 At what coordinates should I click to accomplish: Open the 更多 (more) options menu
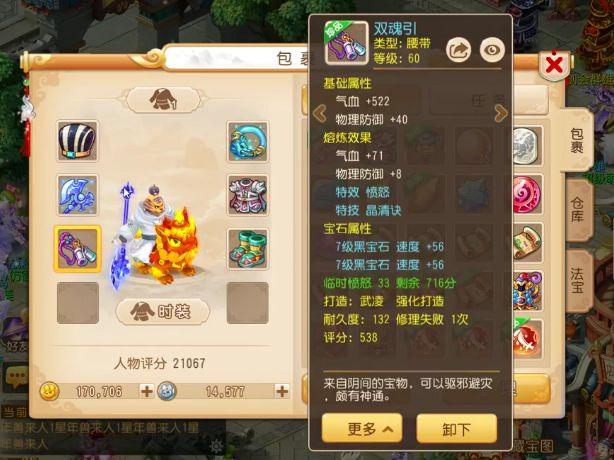click(x=362, y=429)
